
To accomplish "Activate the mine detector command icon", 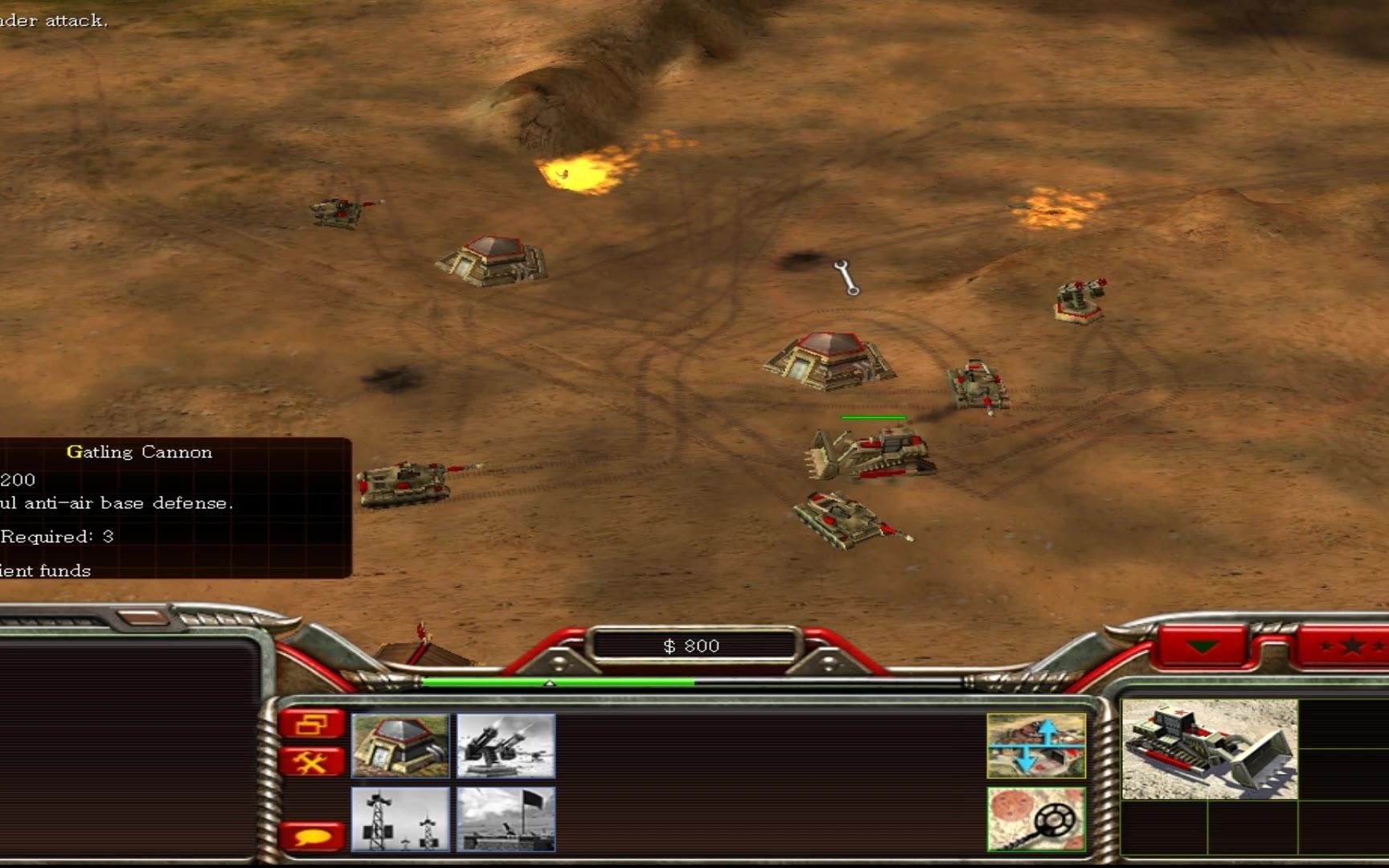I will [1035, 818].
